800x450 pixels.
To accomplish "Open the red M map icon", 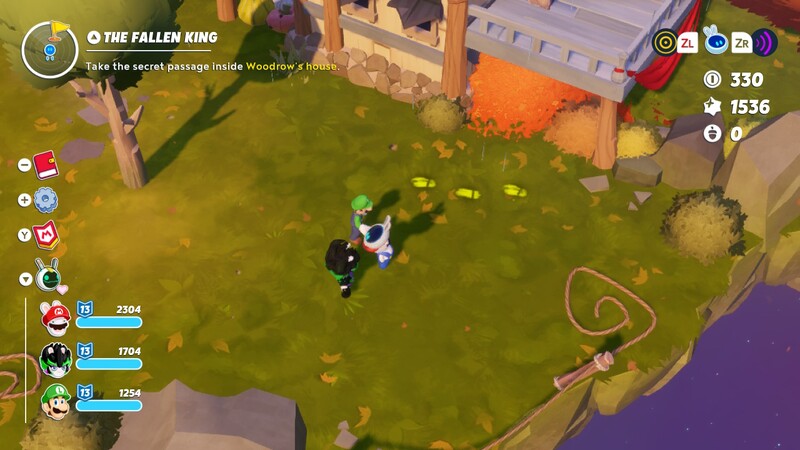I will click(x=47, y=236).
